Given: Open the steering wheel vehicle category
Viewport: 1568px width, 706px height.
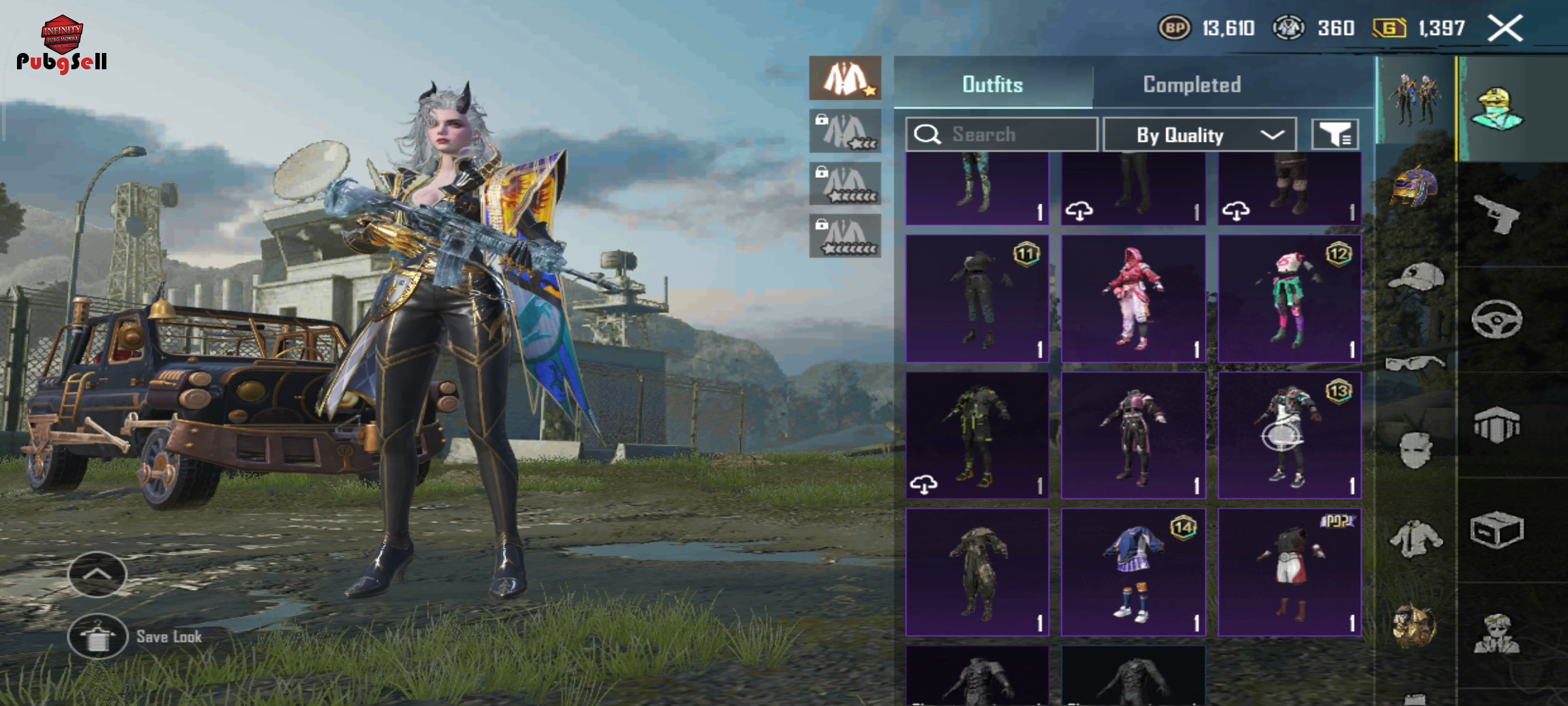Looking at the screenshot, I should point(1497,320).
